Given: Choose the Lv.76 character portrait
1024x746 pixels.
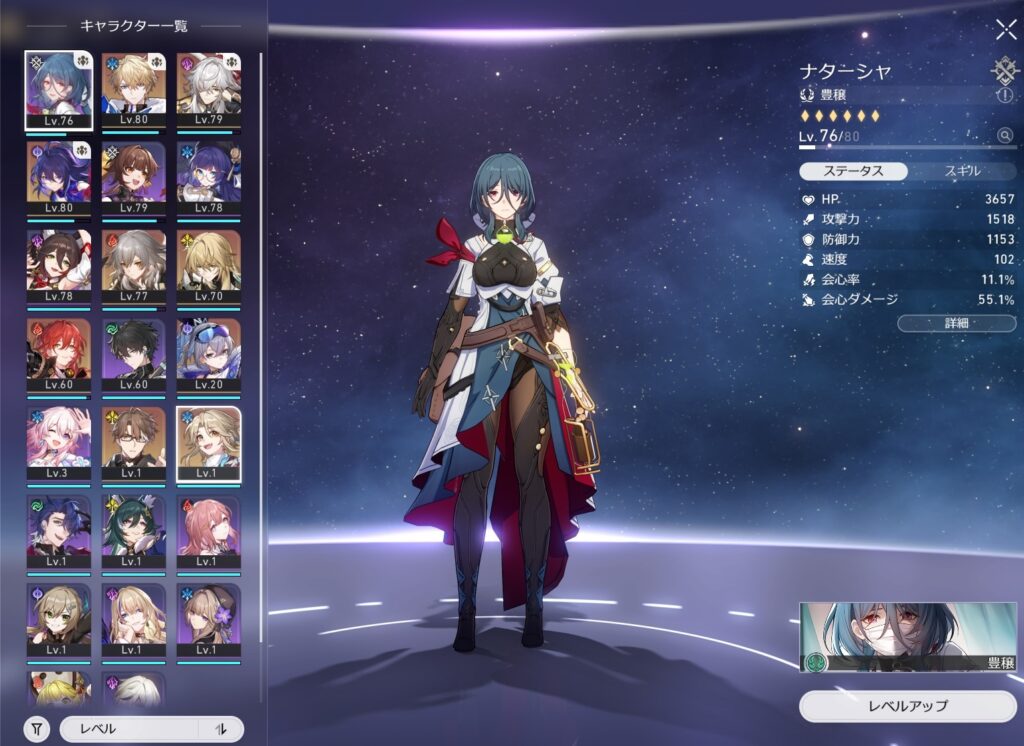Looking at the screenshot, I should point(59,90).
